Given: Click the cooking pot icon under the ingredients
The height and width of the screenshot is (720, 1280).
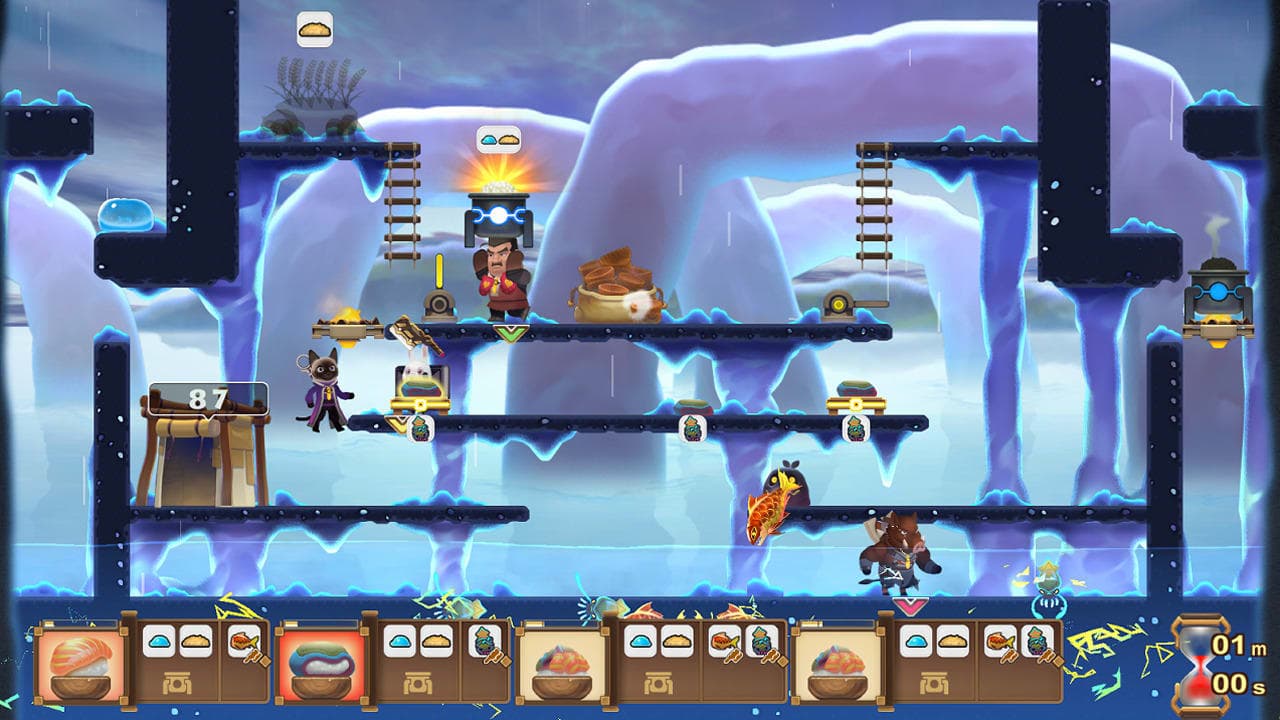Looking at the screenshot, I should coord(178,683).
